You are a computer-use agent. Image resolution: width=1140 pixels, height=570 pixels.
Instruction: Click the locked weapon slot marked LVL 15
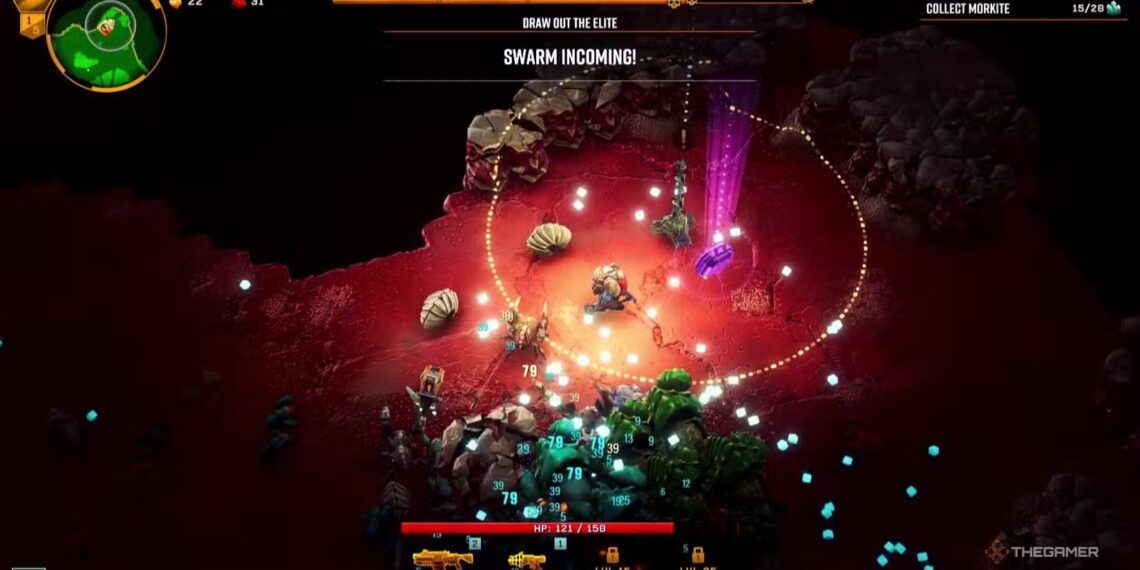coord(611,556)
